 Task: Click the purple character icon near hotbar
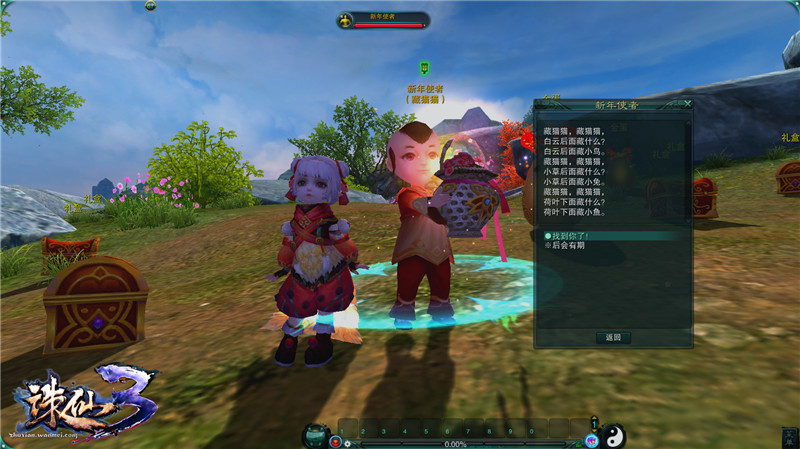[591, 441]
